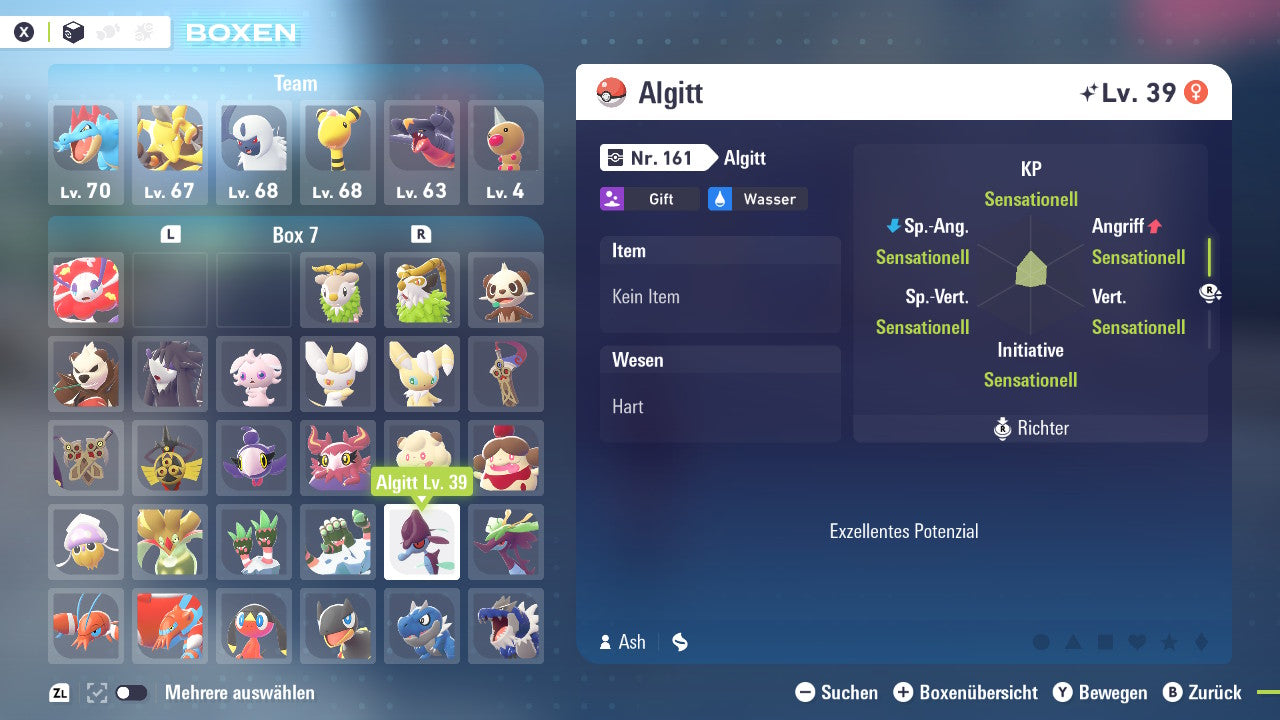Click the origin mark icon next to Ash
Viewport: 1280px width, 720px height.
pos(680,642)
